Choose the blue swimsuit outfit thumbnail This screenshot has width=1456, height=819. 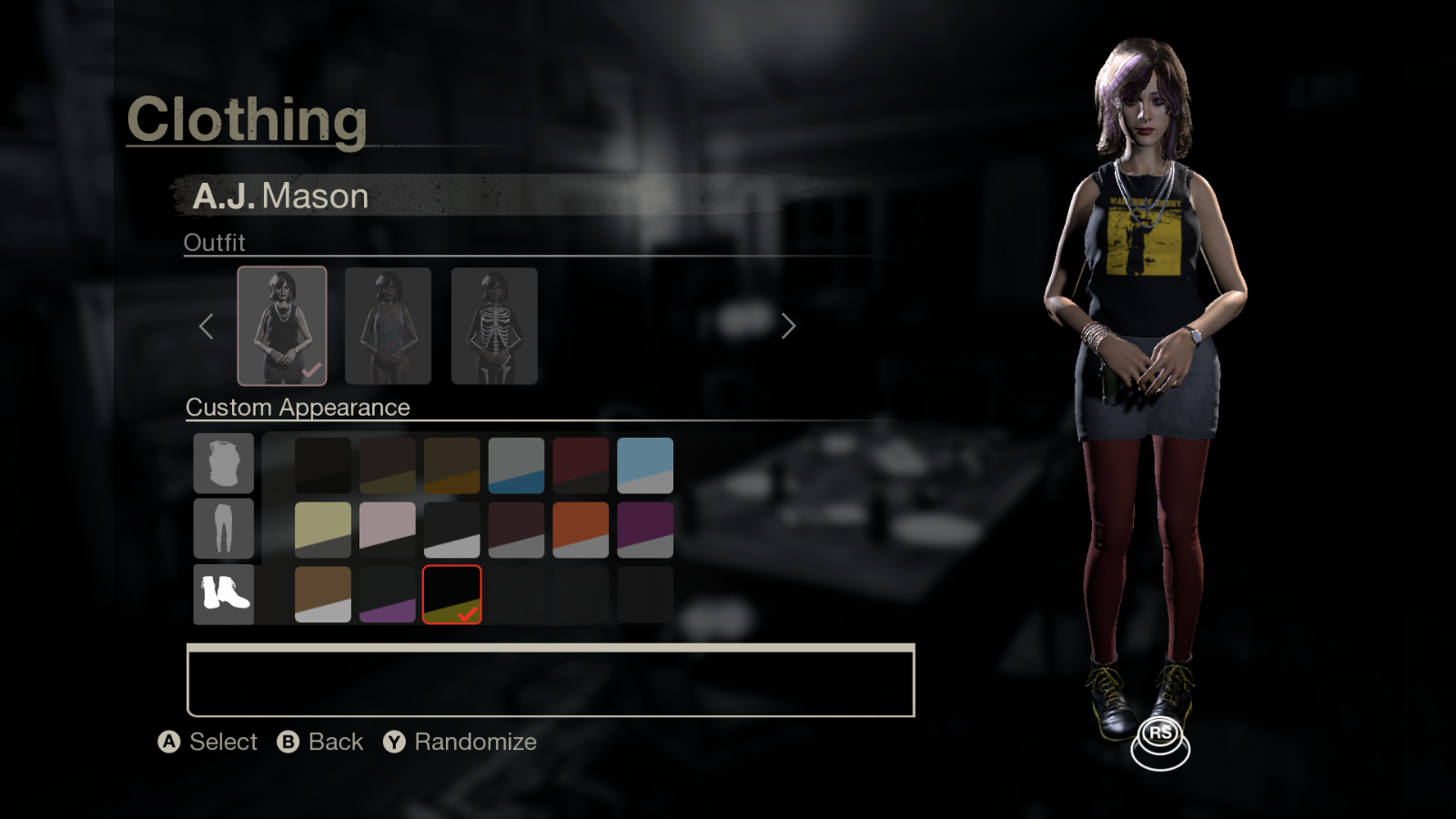388,326
